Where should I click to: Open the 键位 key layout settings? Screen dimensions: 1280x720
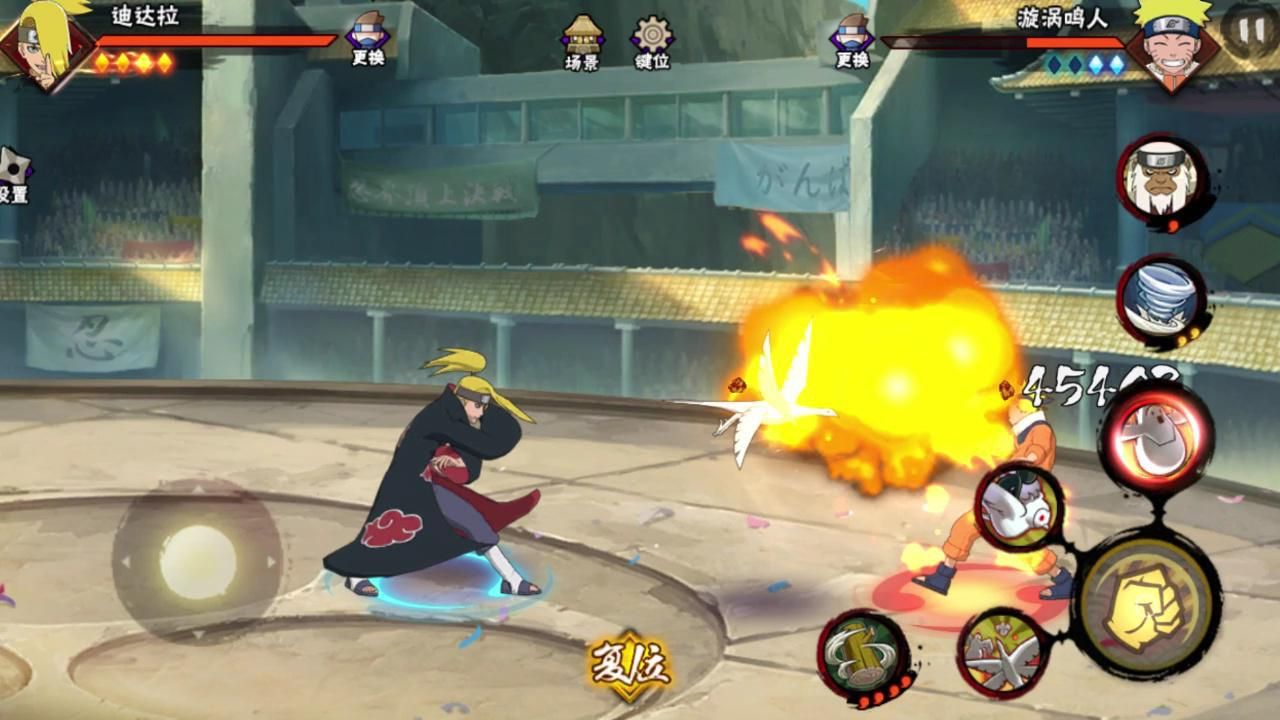click(652, 42)
